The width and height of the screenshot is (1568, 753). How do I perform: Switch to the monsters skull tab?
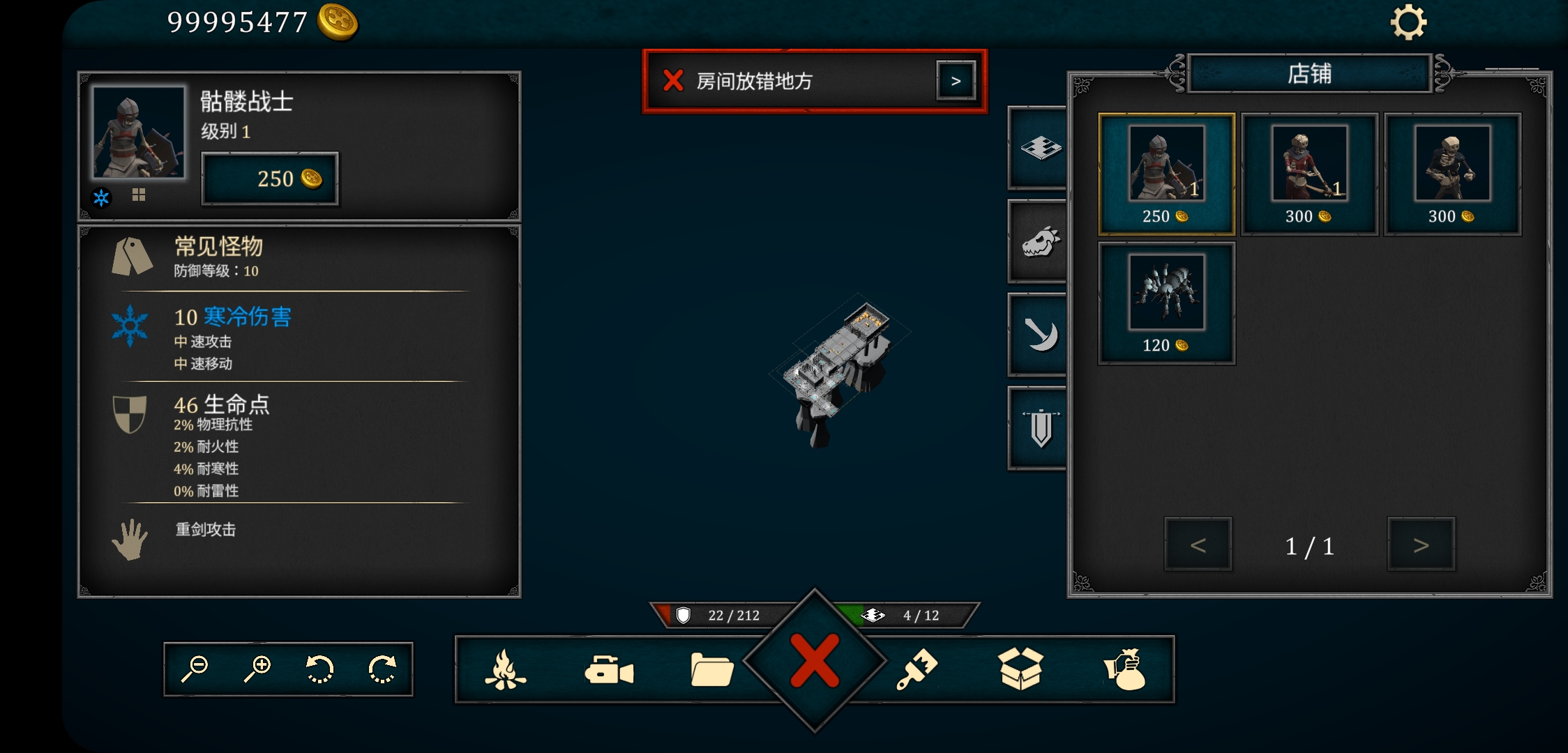pos(1039,242)
